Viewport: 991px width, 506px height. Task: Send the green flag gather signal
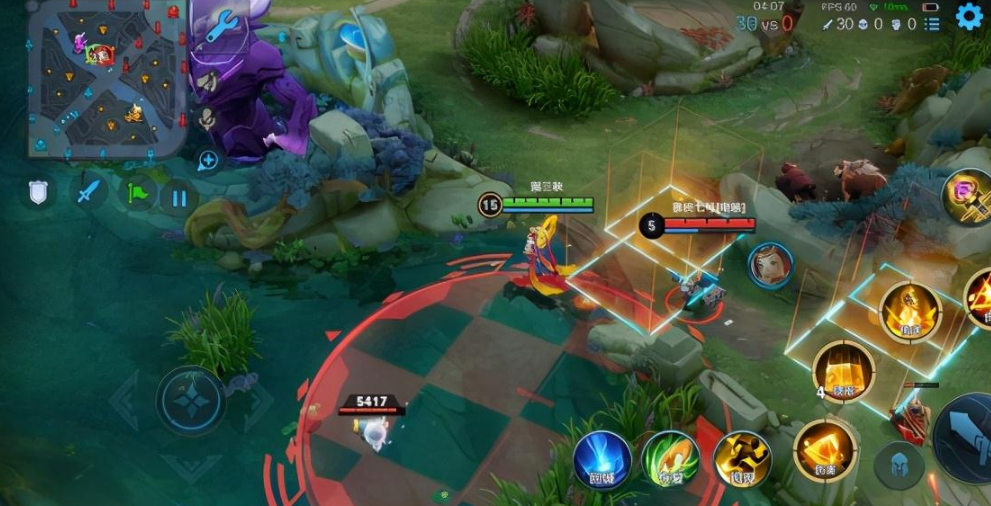(x=139, y=191)
